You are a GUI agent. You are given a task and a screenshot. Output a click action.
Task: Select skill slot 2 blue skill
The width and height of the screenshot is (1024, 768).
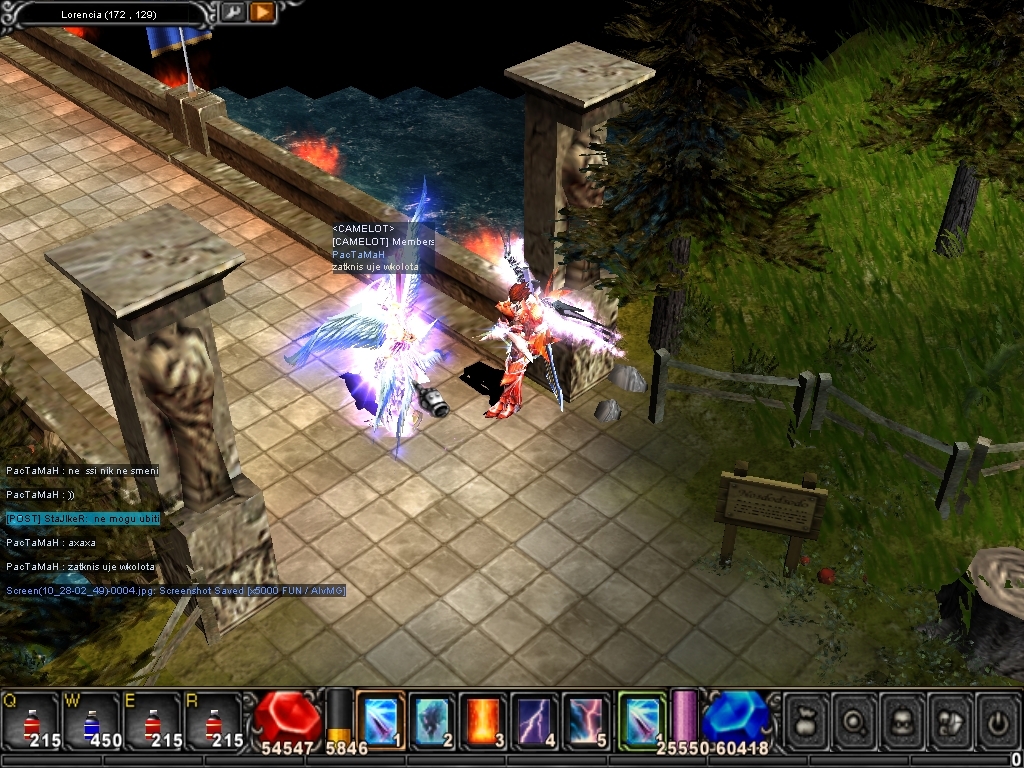tap(432, 719)
